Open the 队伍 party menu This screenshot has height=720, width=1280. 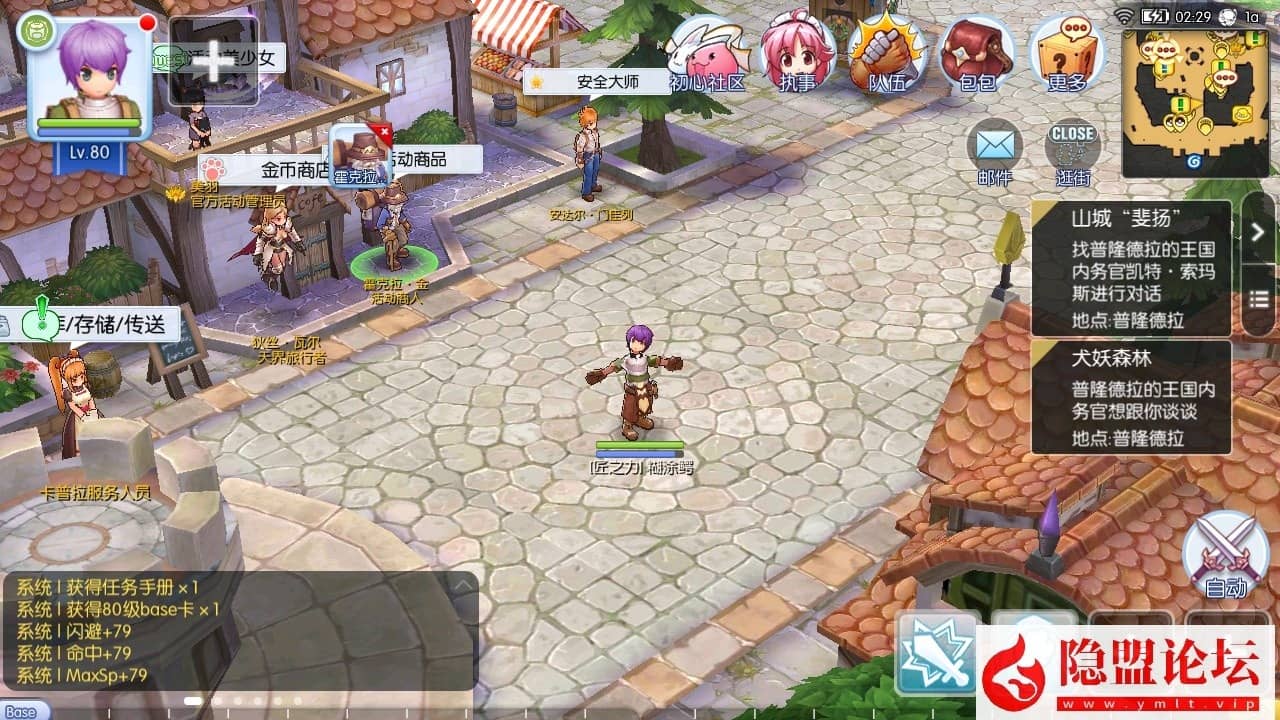[887, 55]
